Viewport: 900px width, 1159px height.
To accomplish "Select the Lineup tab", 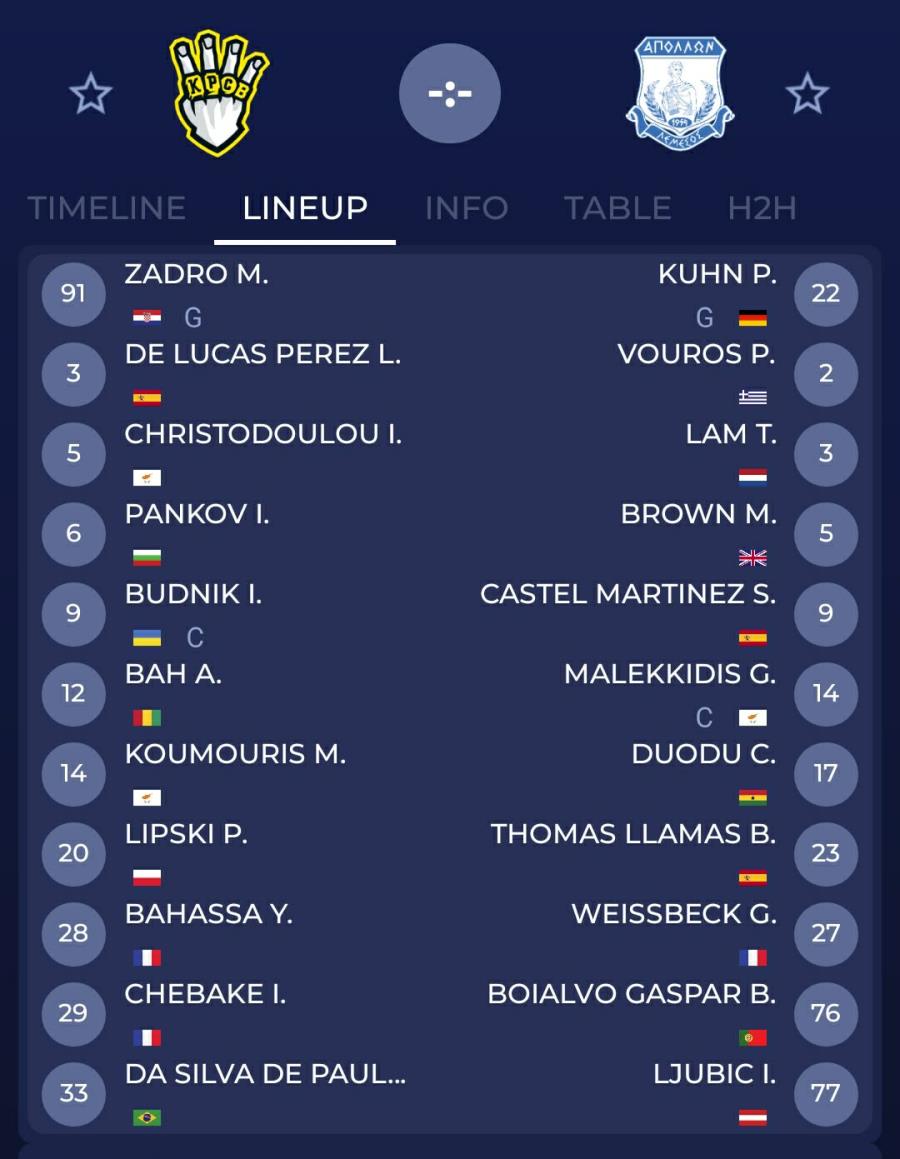I will [x=305, y=208].
